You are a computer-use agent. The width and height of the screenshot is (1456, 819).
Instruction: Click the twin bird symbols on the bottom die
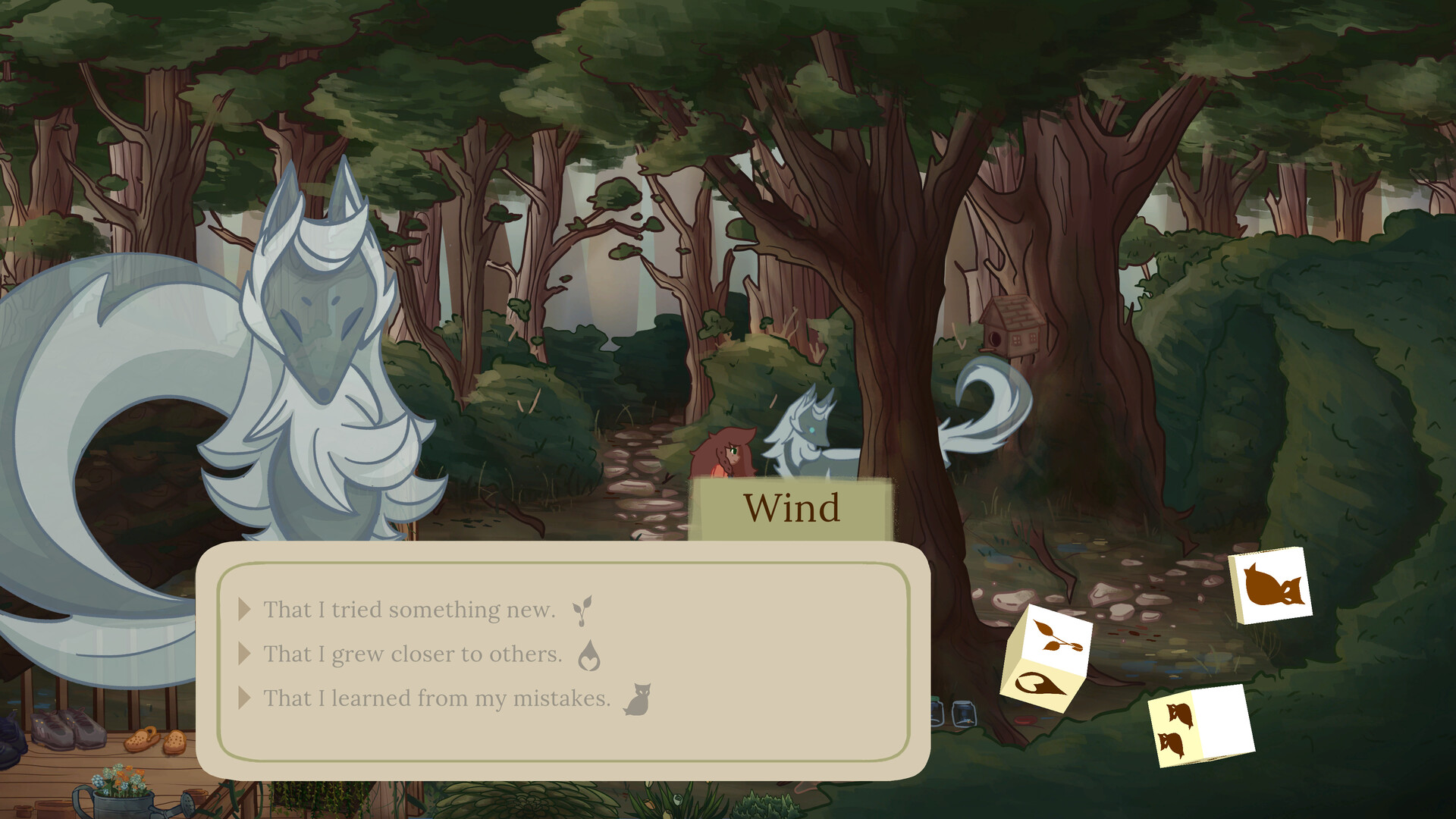(1175, 732)
